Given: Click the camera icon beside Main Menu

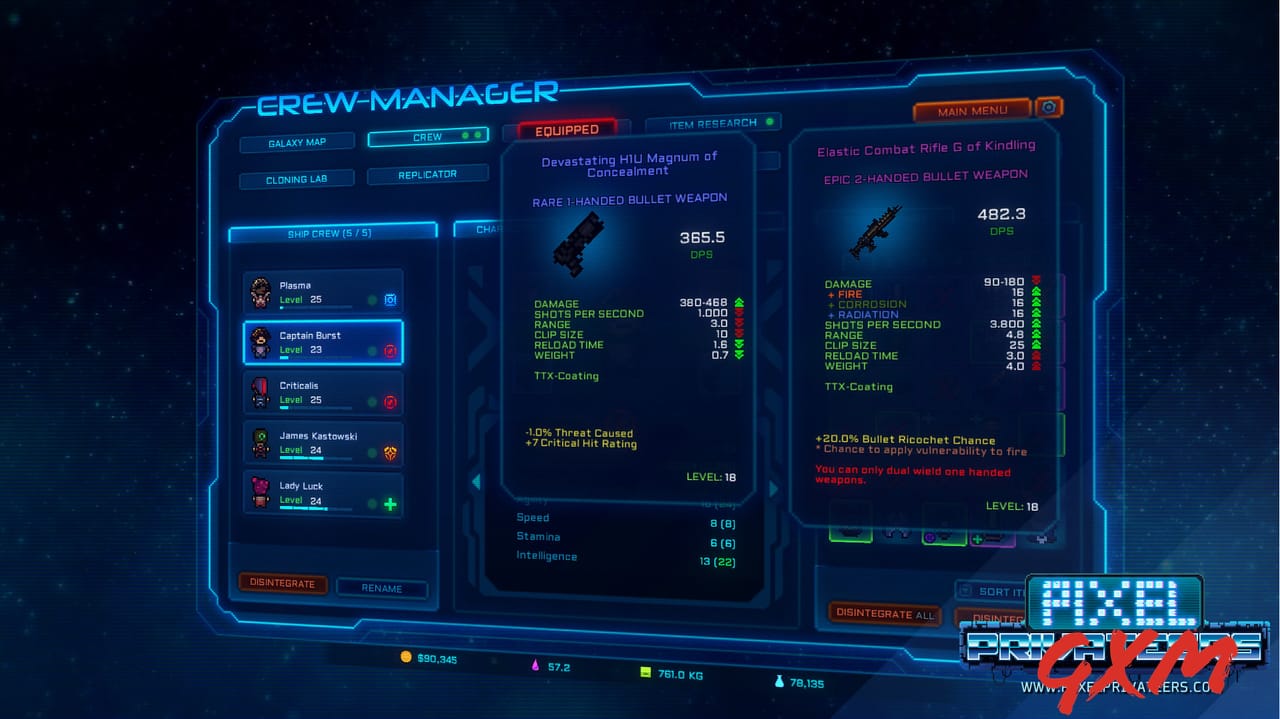Looking at the screenshot, I should [x=1049, y=107].
